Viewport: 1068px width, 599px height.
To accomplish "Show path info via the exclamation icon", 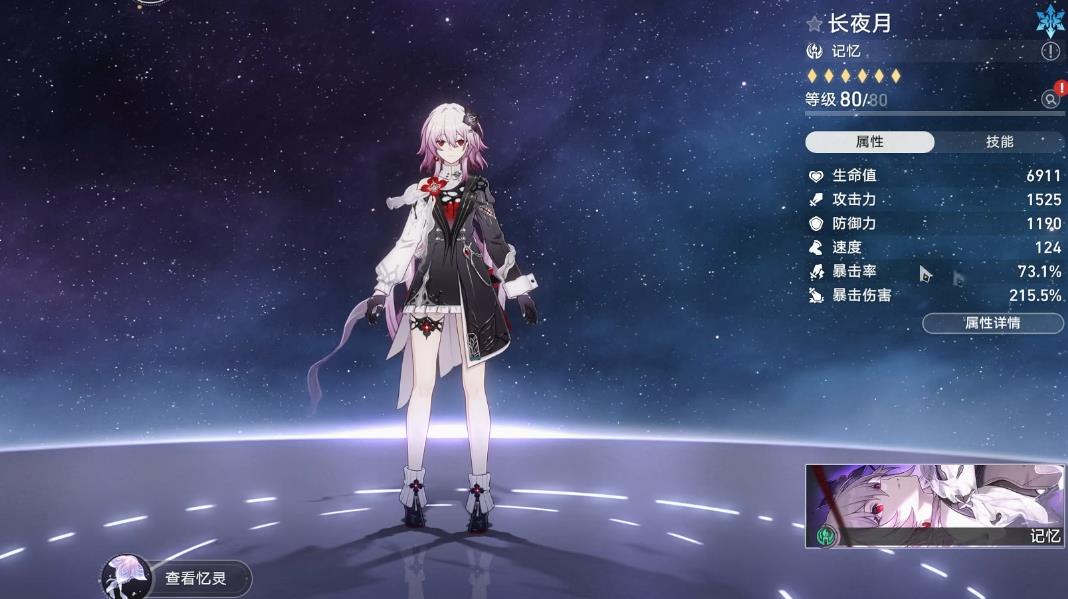I will point(1050,51).
